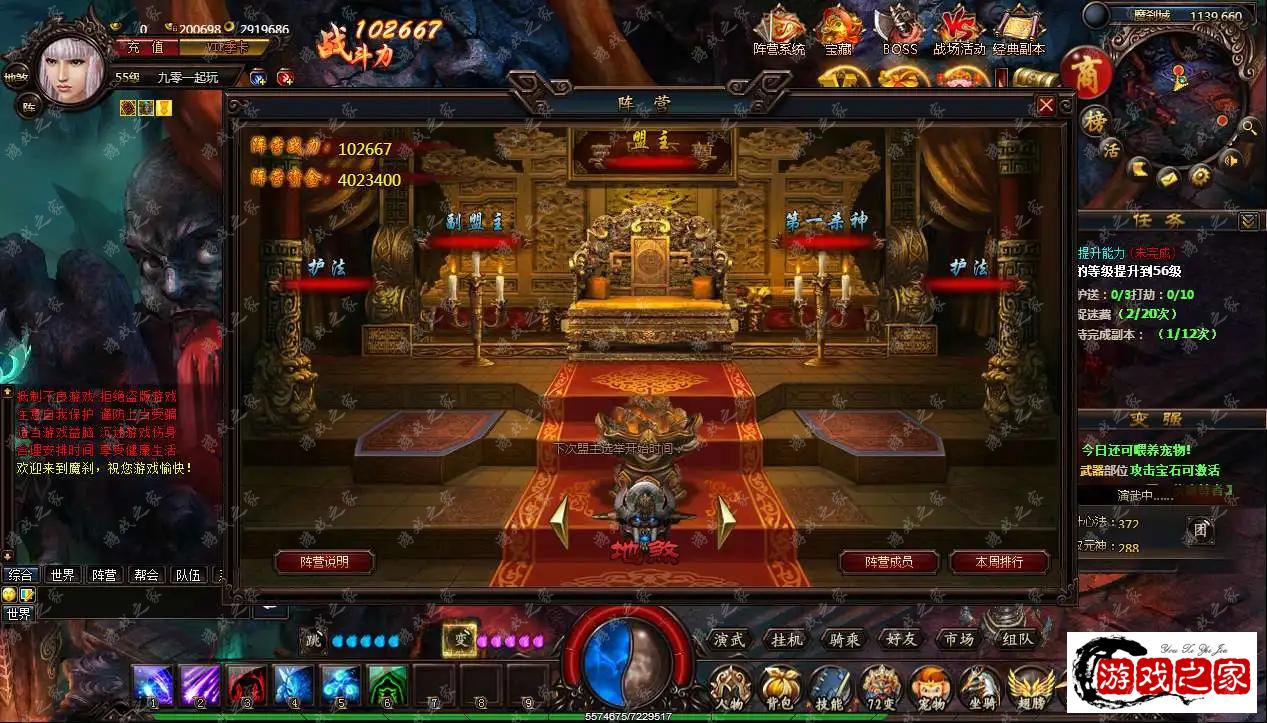The image size is (1267, 723).
Task: Click the minimap magnifier search button
Action: [x=1249, y=127]
